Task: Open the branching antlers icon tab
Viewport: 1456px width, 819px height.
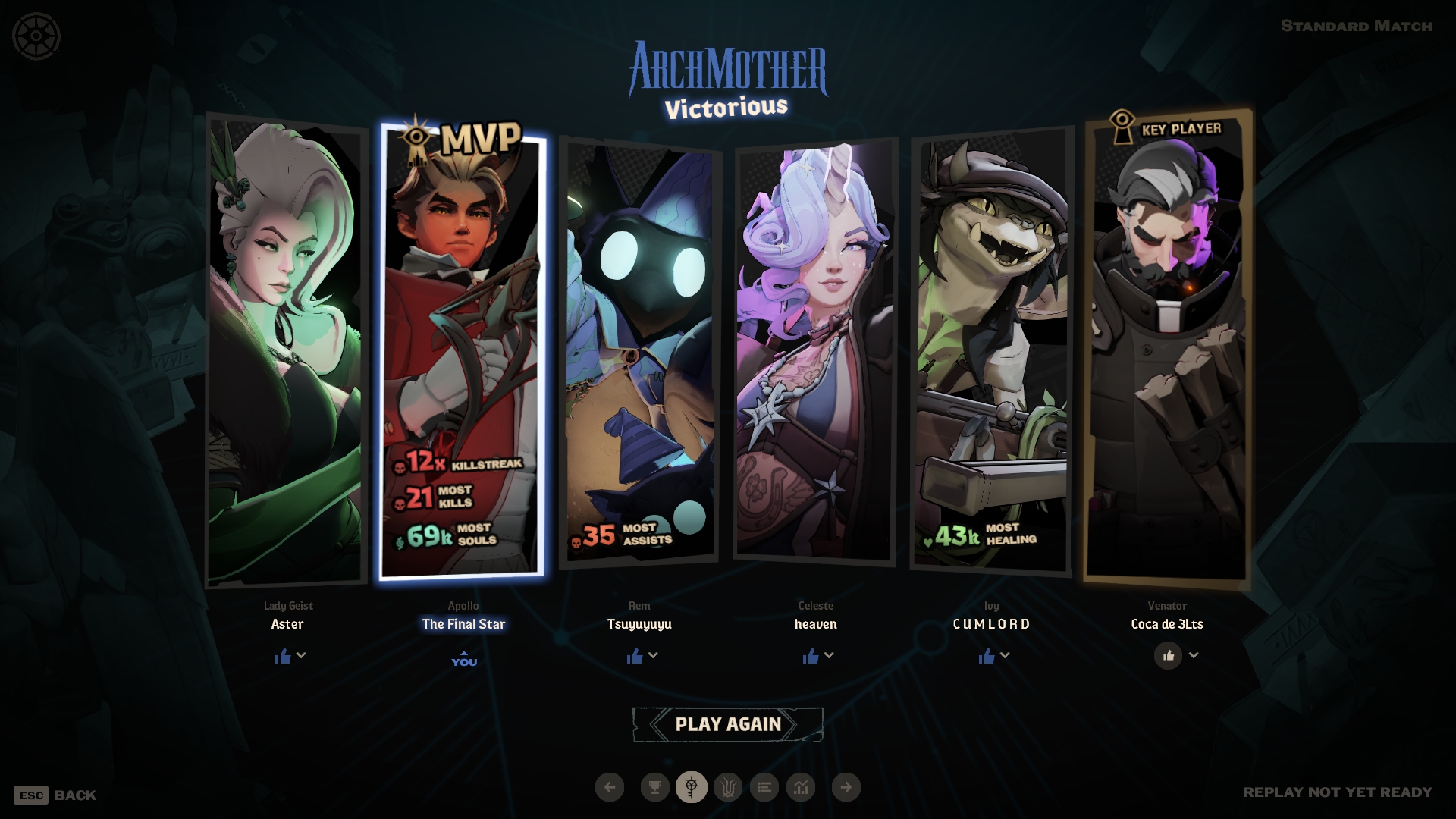Action: pyautogui.click(x=728, y=787)
